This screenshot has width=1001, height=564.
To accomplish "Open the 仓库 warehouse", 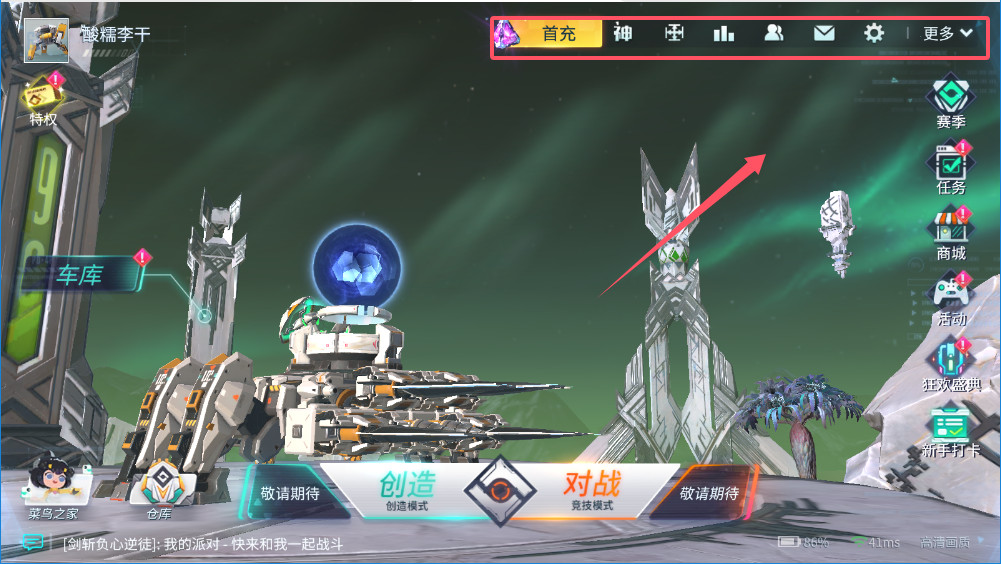I will pyautogui.click(x=160, y=490).
